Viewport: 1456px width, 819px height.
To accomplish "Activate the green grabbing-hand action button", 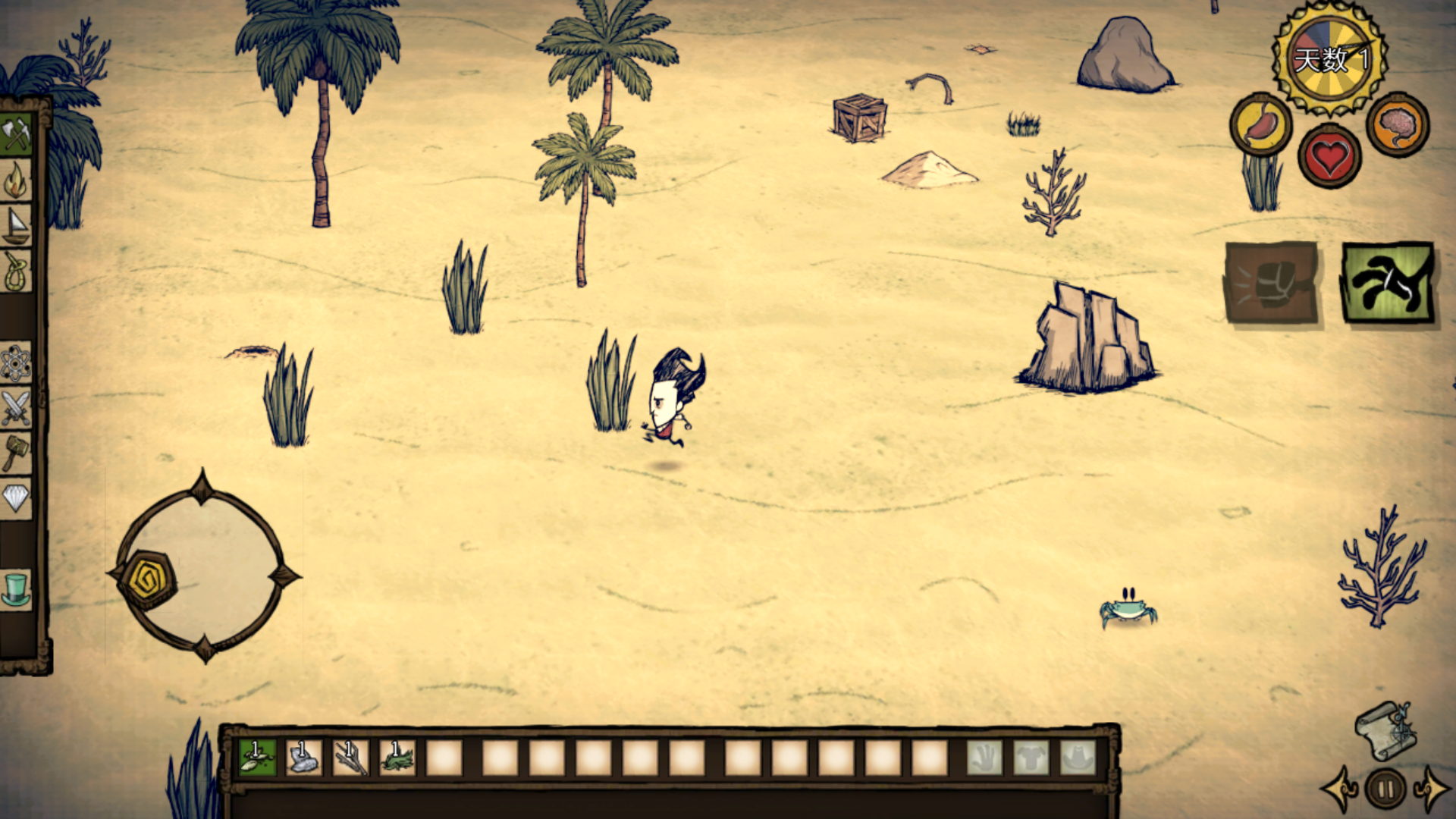I will [1387, 283].
